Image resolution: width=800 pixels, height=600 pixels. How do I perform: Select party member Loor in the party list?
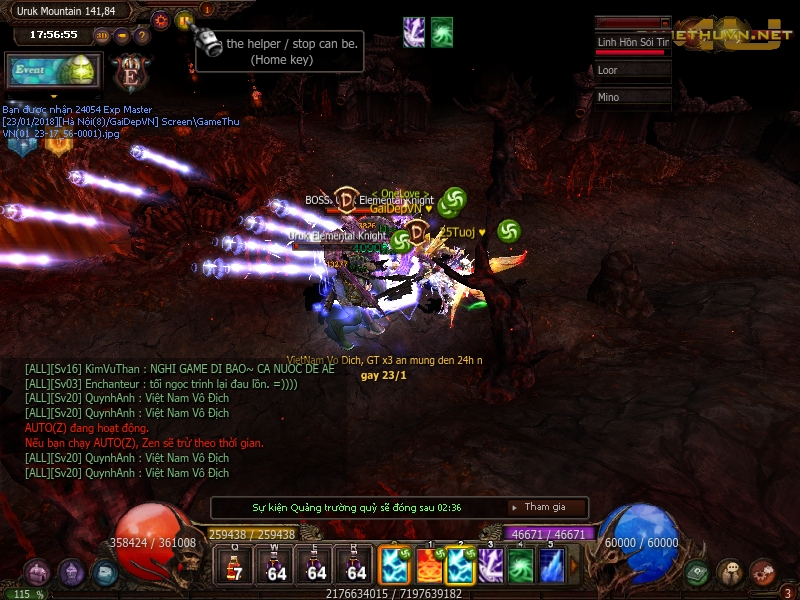click(631, 71)
